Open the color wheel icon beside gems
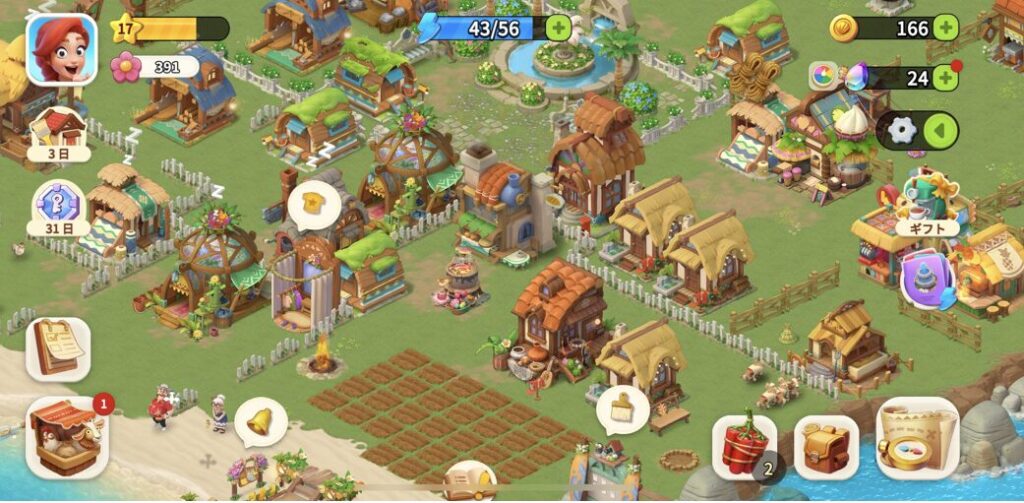1024x503 pixels. (x=824, y=75)
